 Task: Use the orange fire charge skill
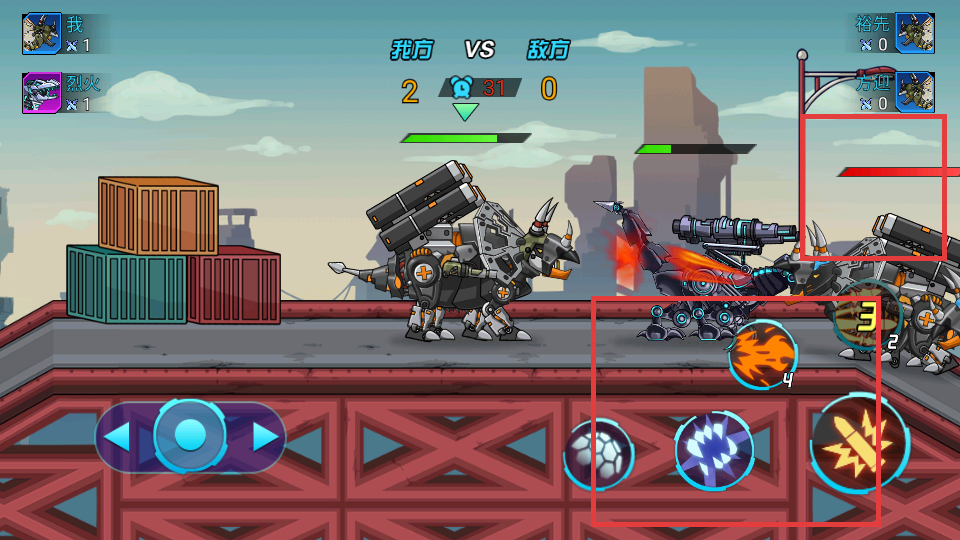[762, 354]
